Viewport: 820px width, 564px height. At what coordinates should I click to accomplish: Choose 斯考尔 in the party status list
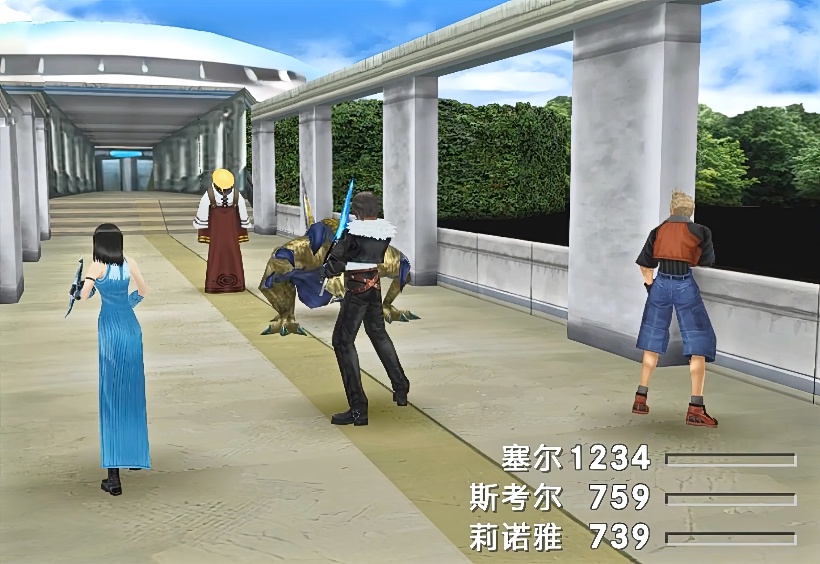pos(516,497)
